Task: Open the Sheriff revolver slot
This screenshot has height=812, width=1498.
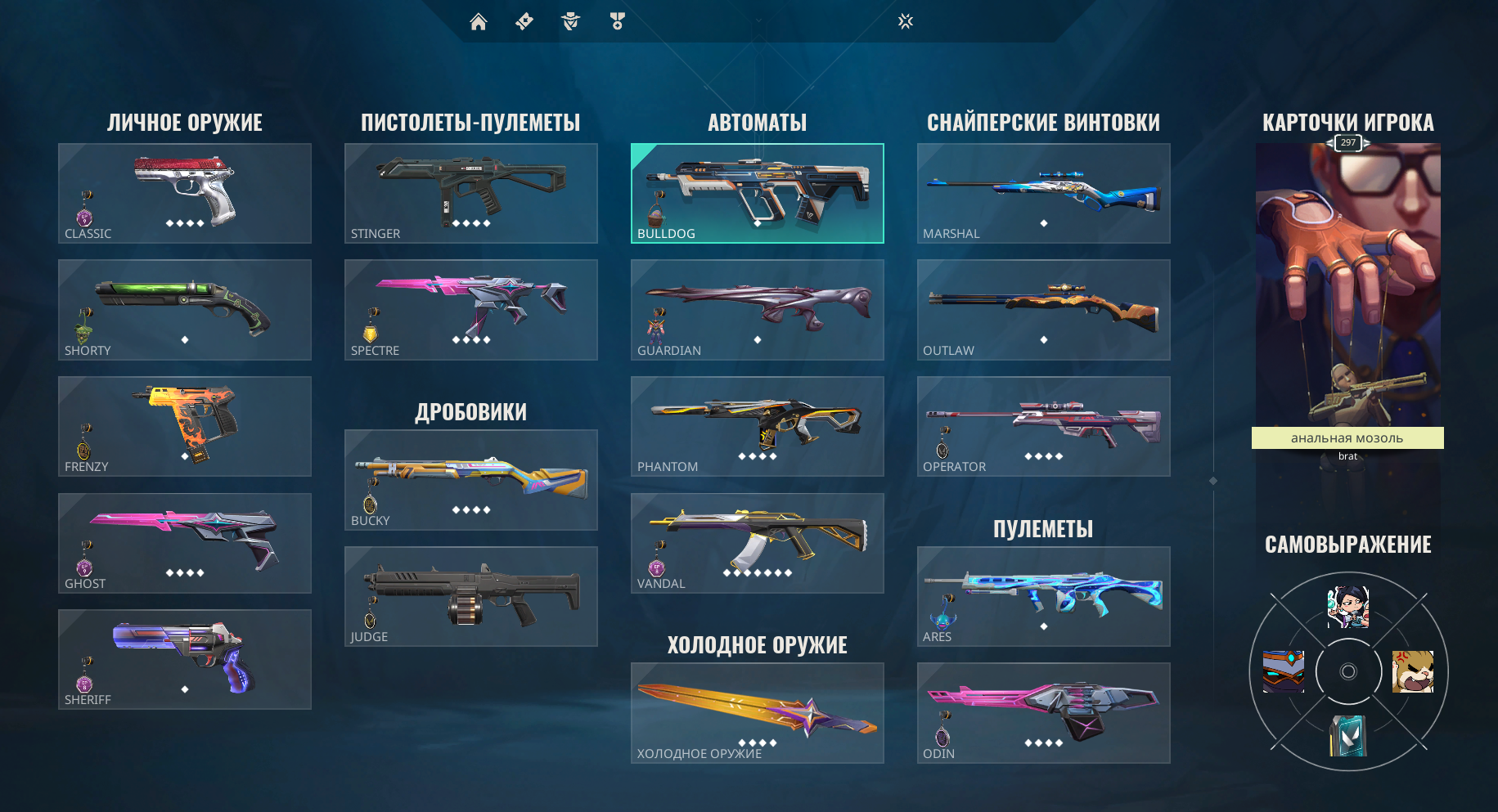Action: [x=184, y=659]
